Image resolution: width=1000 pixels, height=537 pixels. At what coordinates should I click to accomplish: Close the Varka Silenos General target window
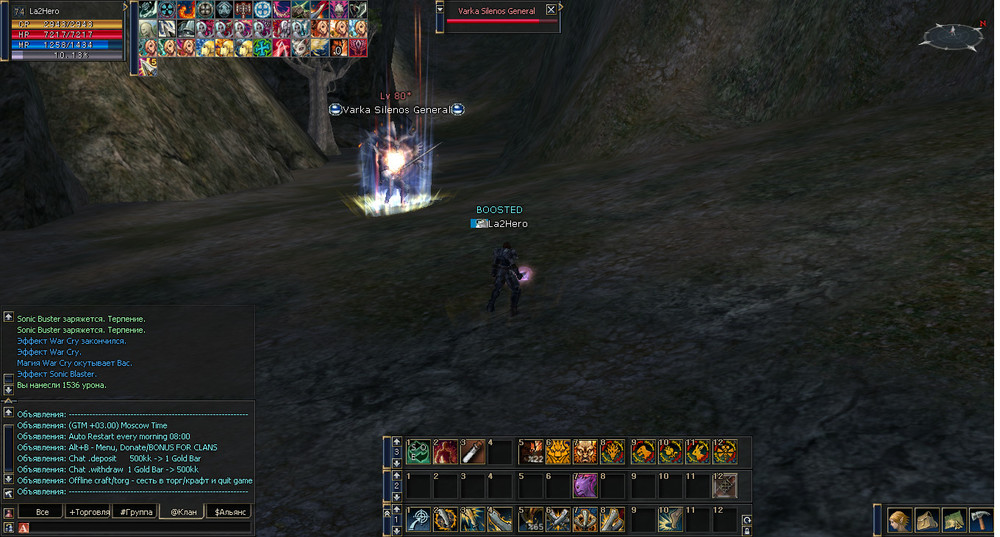tap(551, 10)
